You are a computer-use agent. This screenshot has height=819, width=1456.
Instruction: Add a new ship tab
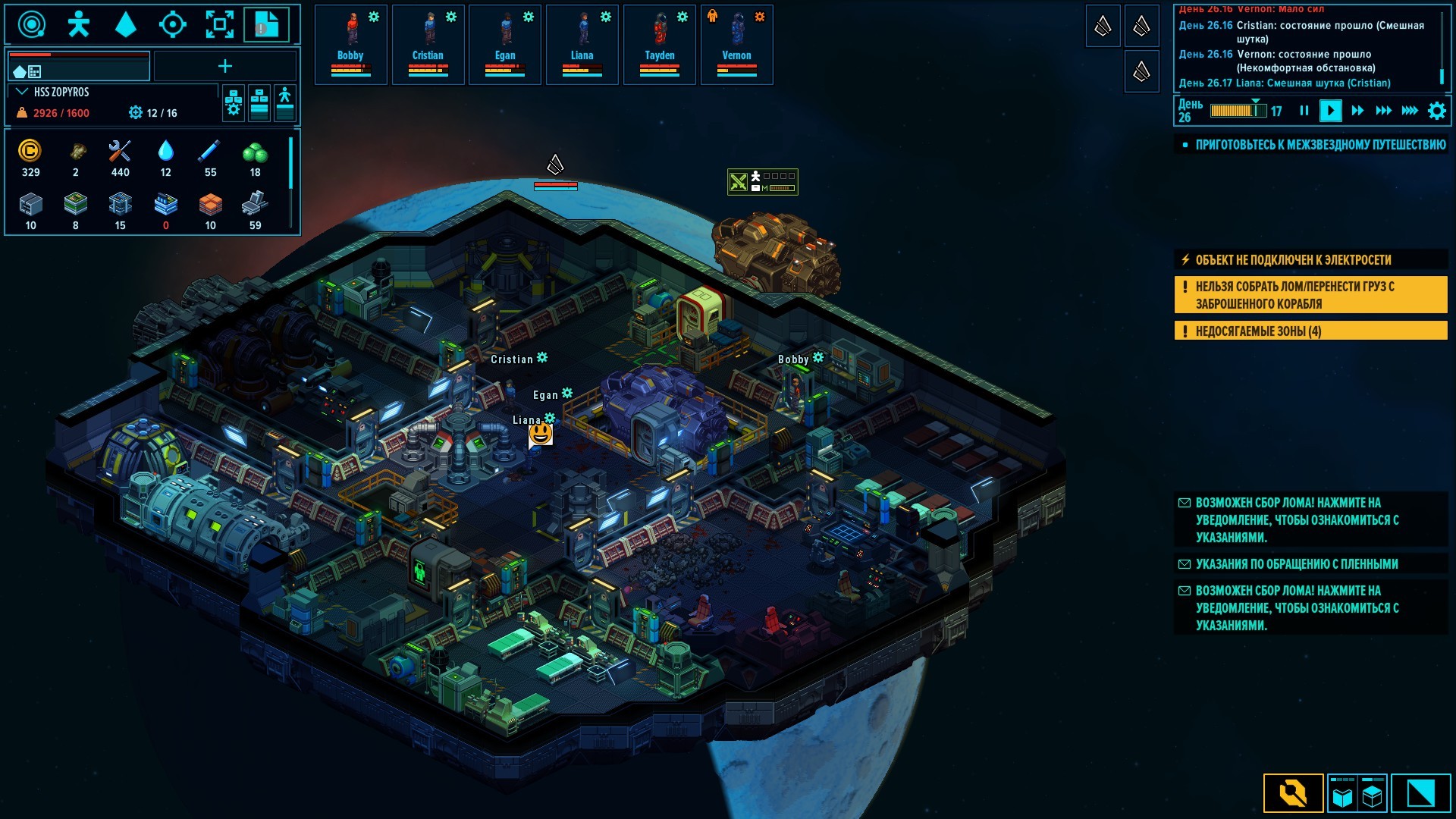[225, 67]
